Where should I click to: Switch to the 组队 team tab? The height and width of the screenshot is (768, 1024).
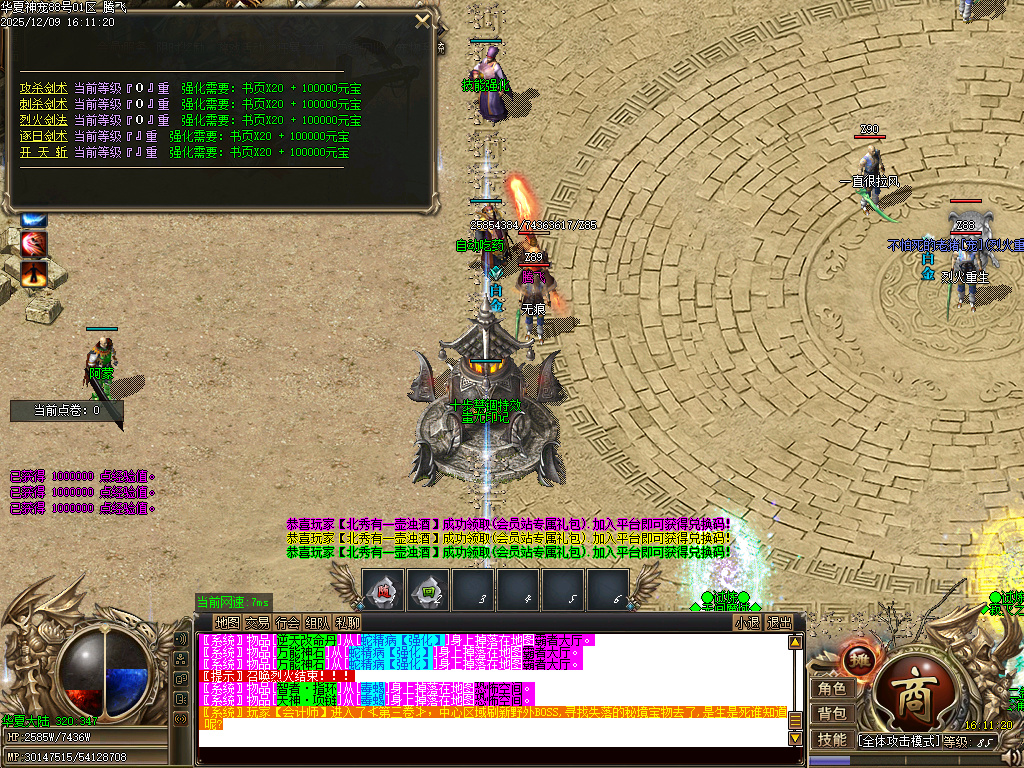pos(317,622)
